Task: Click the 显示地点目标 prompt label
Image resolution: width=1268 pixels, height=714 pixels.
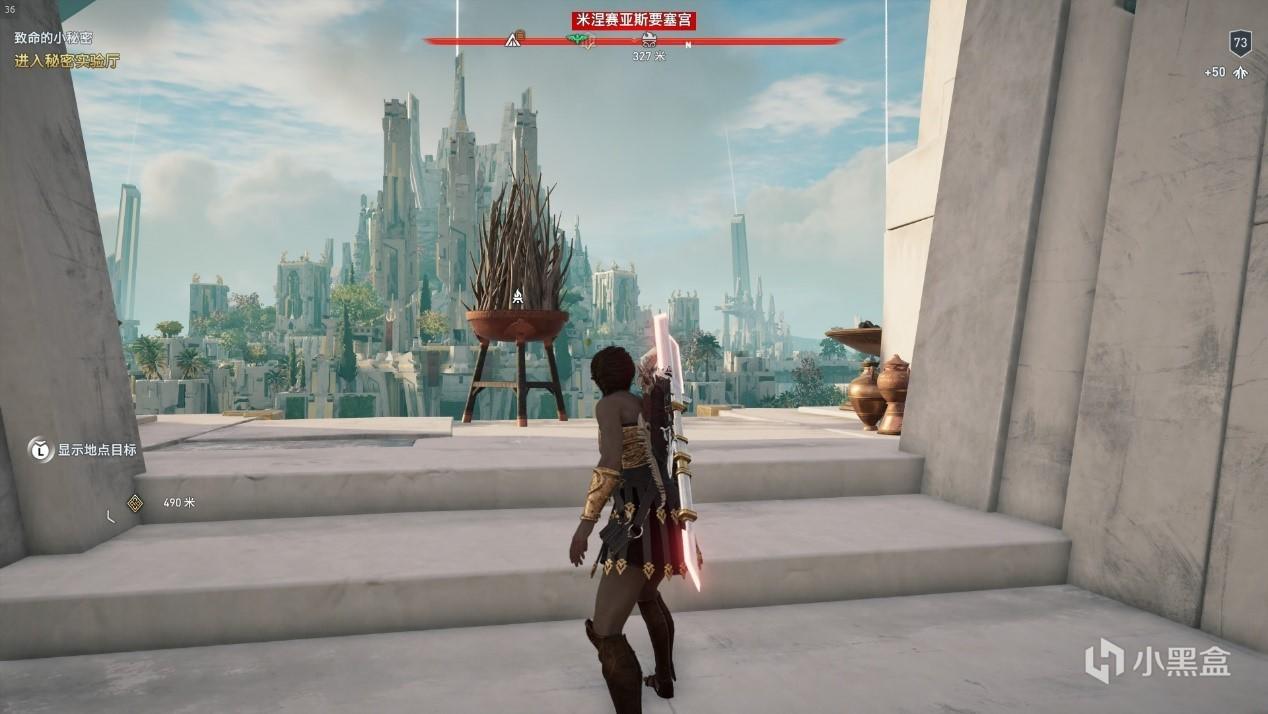Action: pos(96,450)
